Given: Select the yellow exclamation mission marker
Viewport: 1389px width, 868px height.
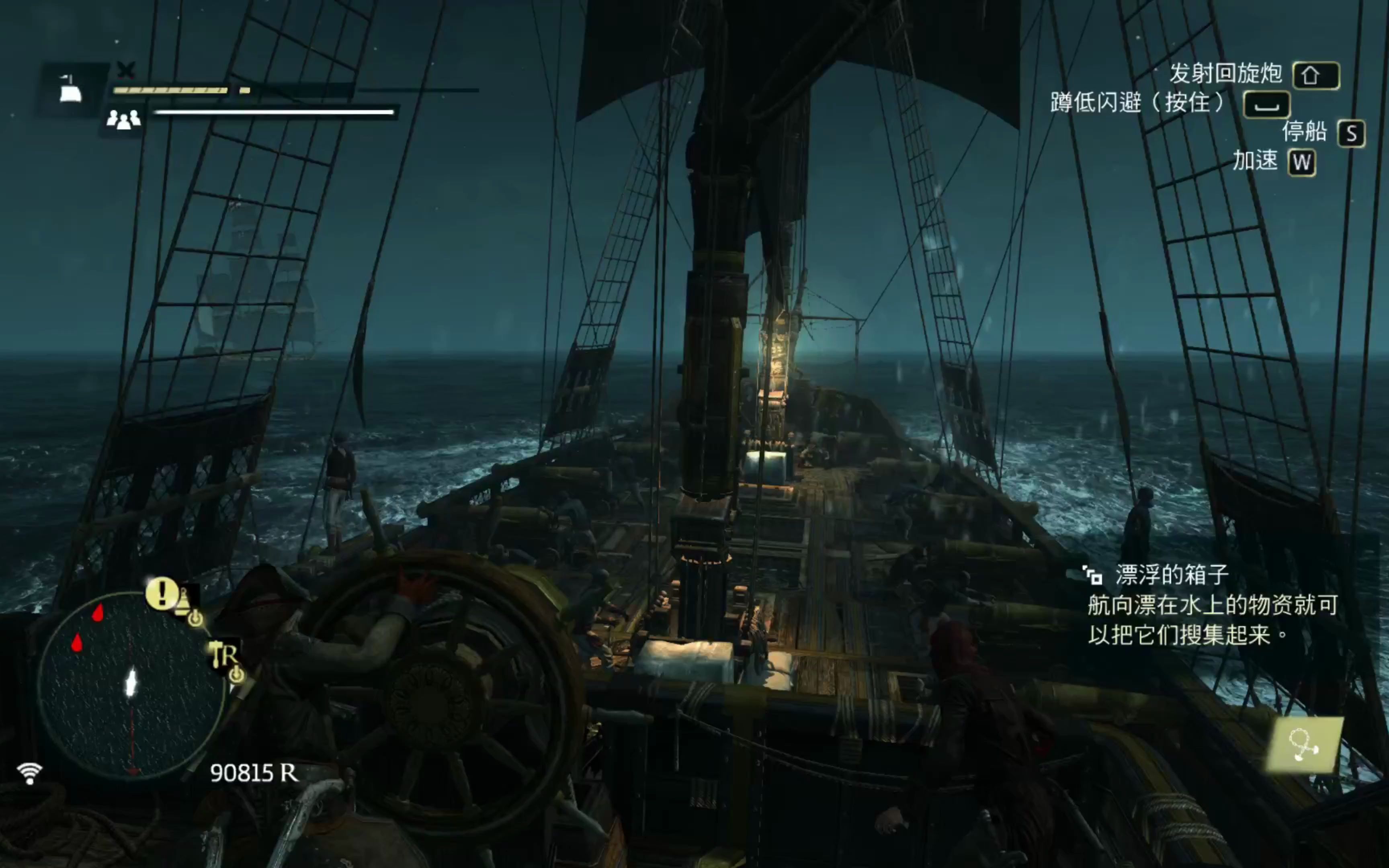Looking at the screenshot, I should [161, 592].
